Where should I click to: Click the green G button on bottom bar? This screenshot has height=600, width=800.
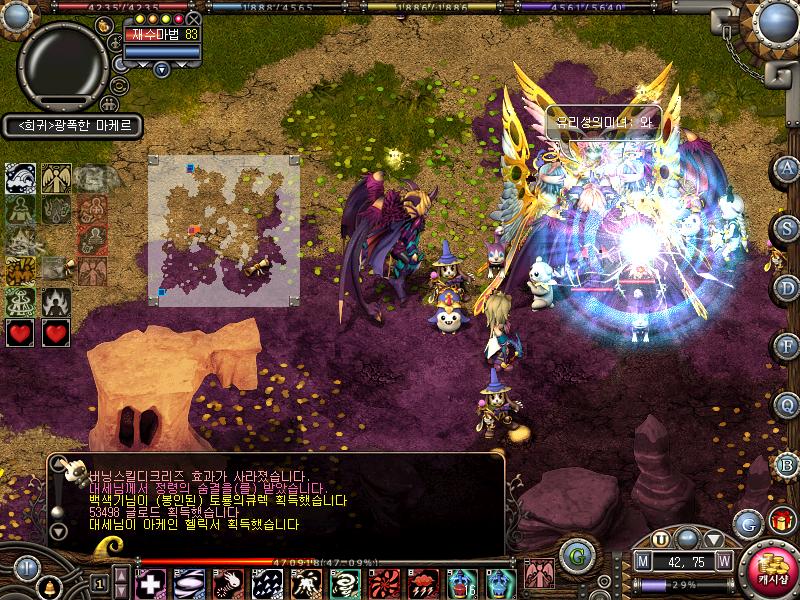[574, 553]
